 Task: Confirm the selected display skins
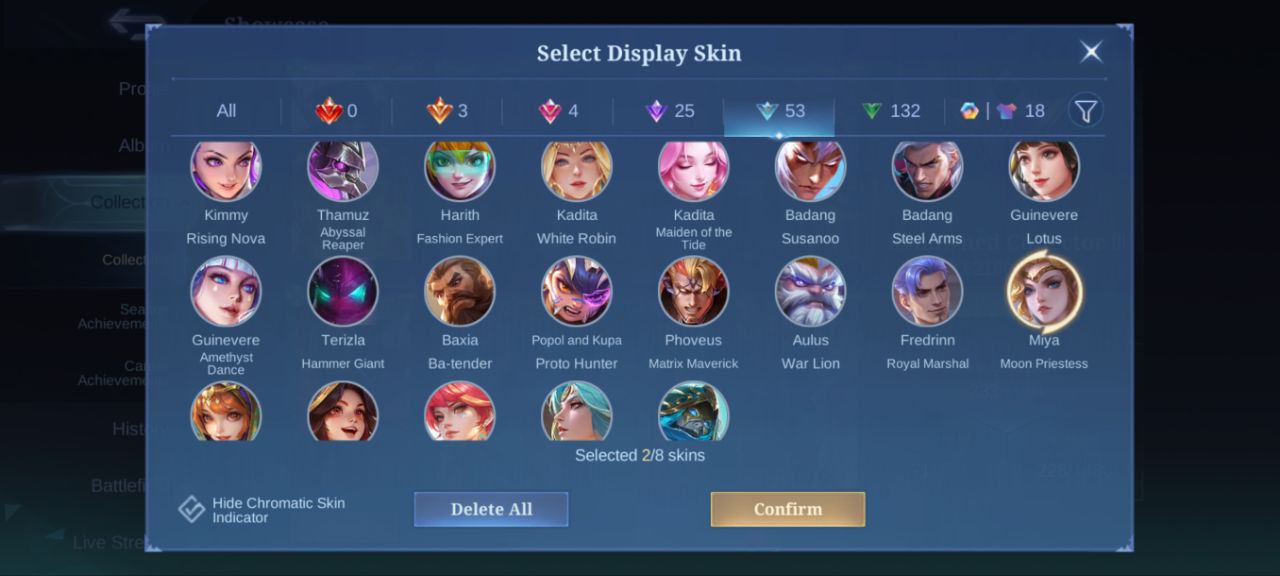(x=787, y=509)
